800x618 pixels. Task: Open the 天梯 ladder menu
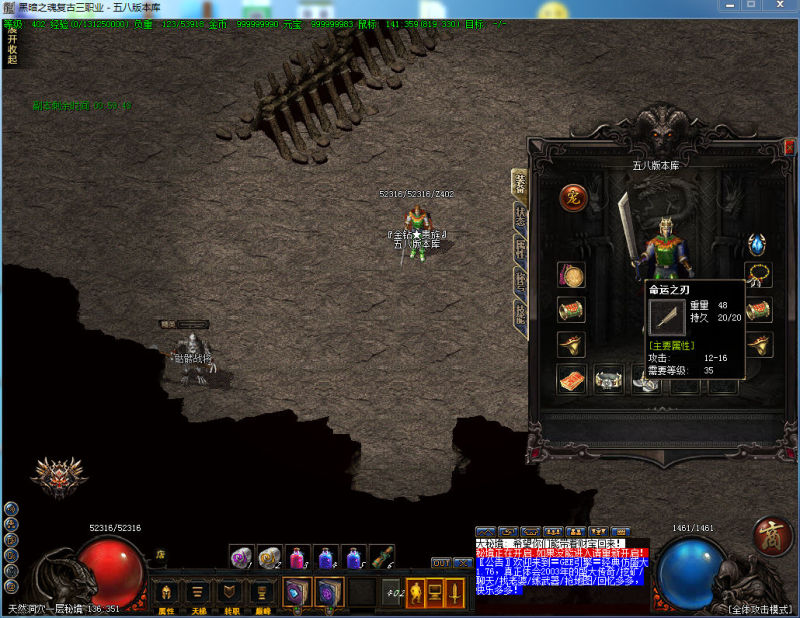click(x=199, y=592)
